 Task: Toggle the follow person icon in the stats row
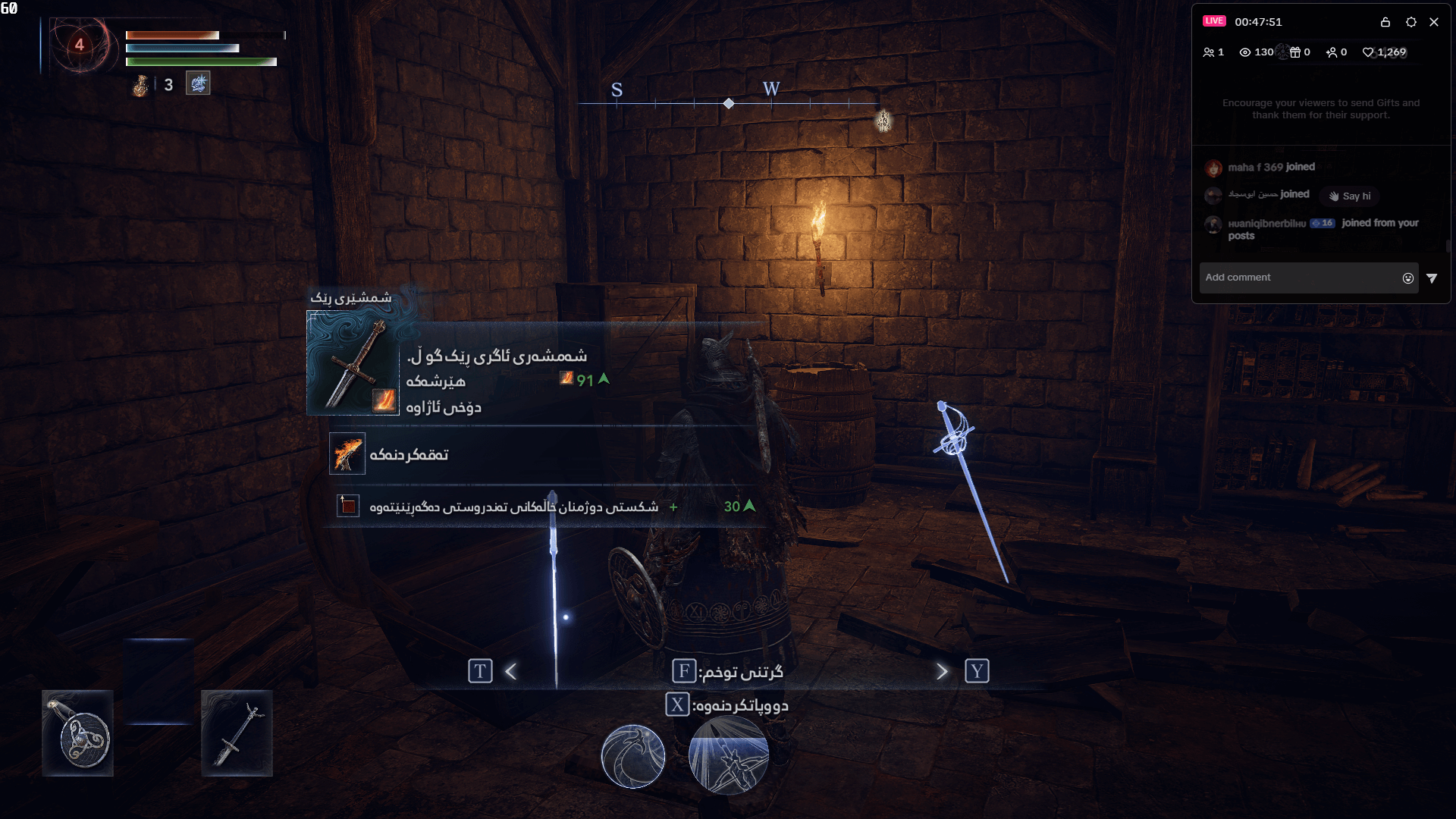pos(1332,52)
